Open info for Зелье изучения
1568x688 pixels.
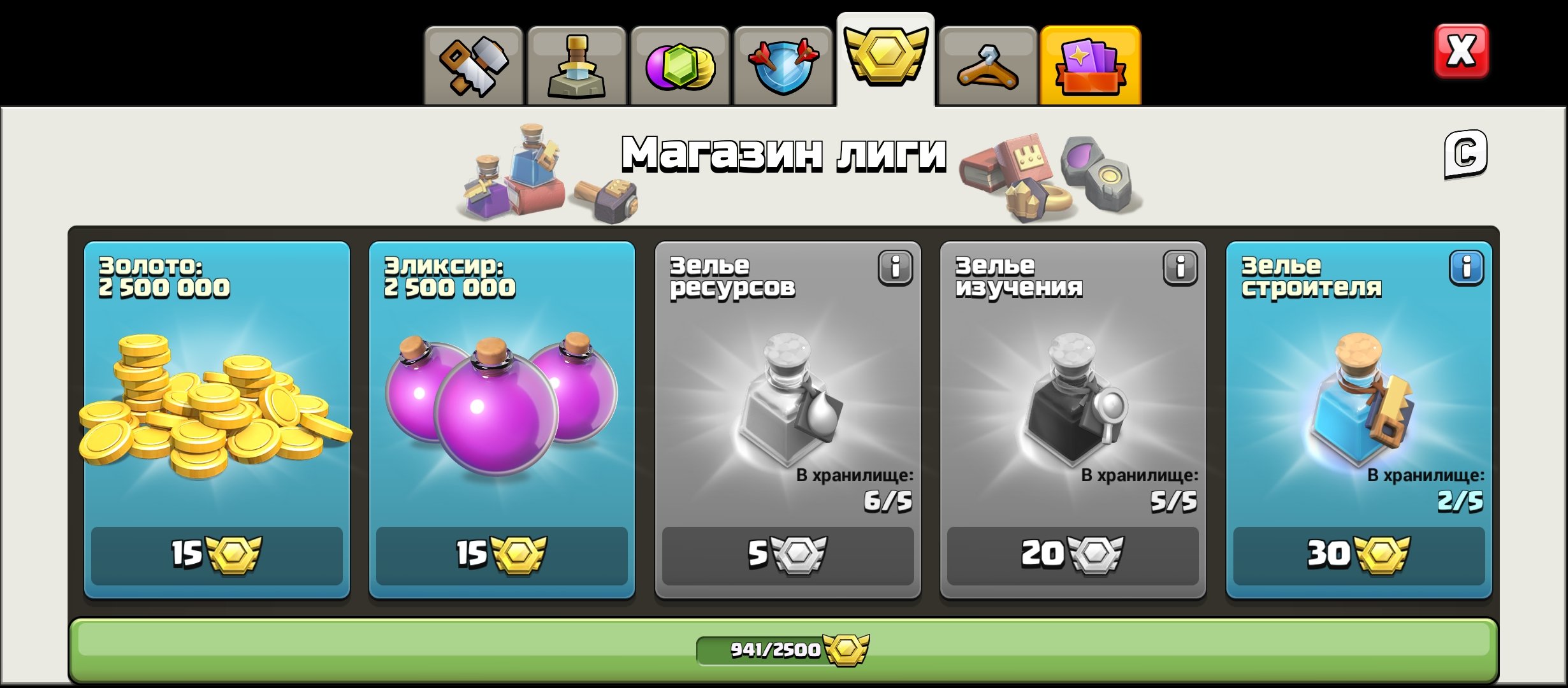1180,268
